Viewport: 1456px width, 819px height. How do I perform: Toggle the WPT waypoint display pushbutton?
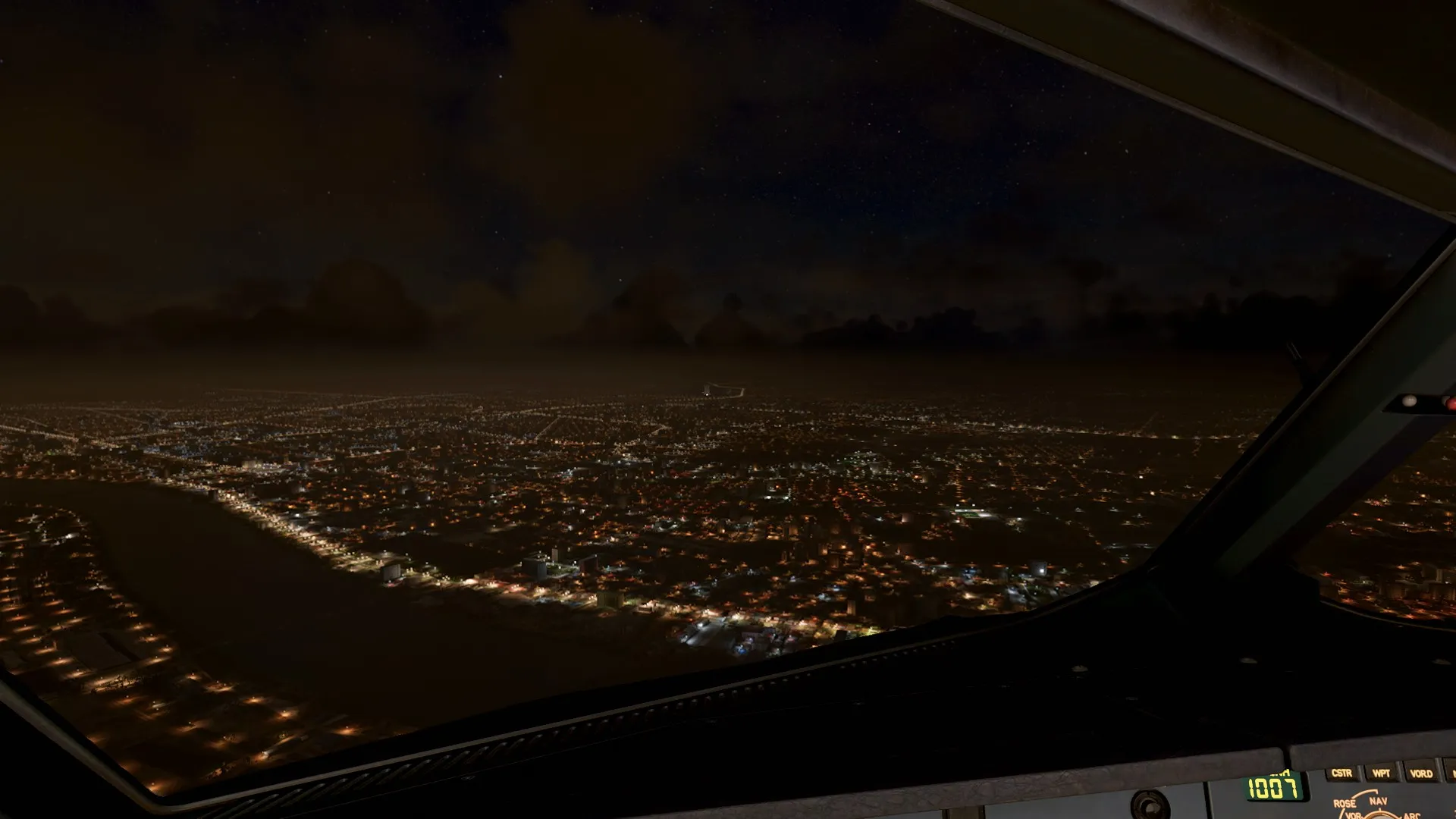(1382, 773)
